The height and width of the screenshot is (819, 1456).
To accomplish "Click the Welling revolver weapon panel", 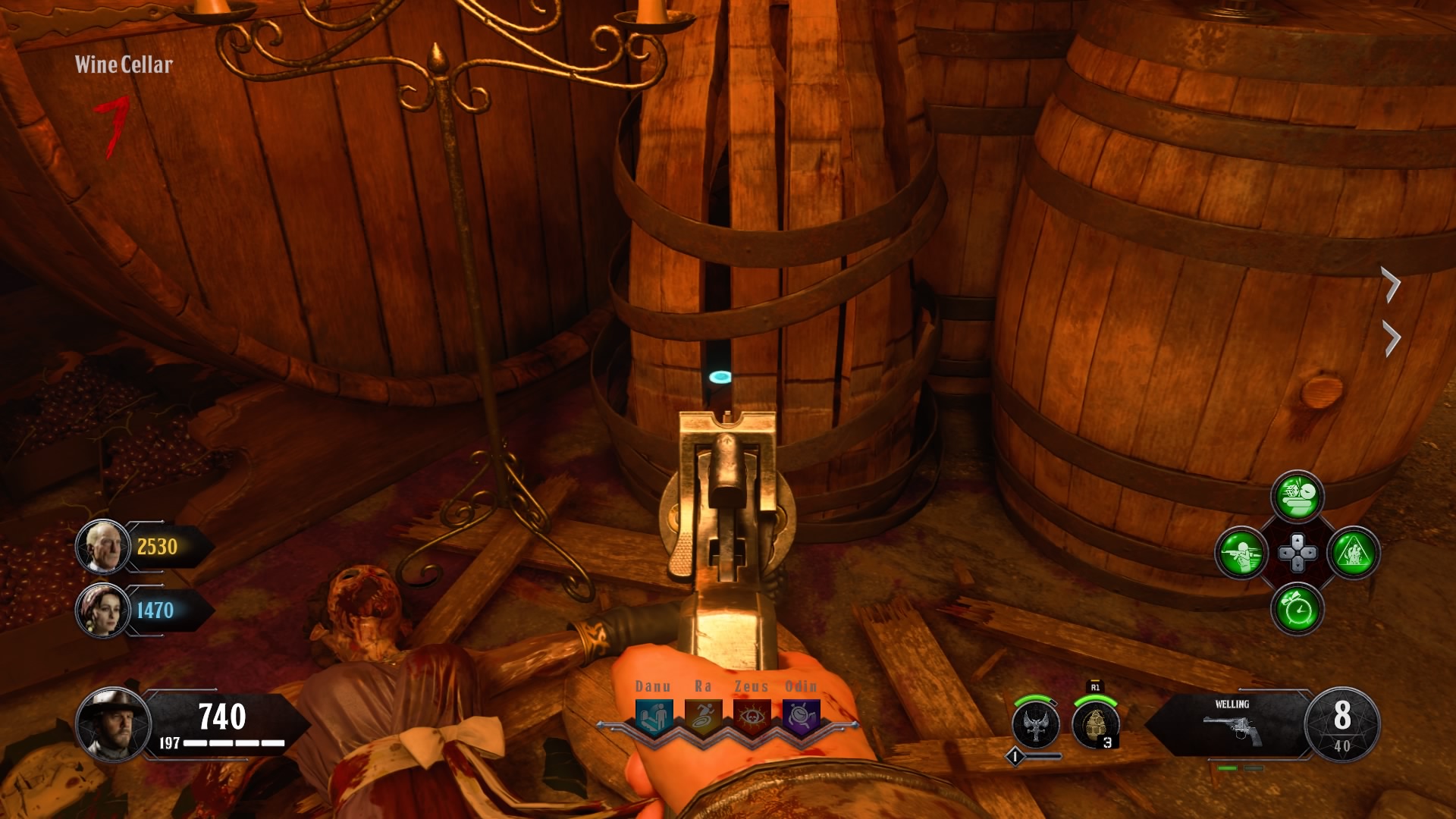I will (x=1232, y=724).
